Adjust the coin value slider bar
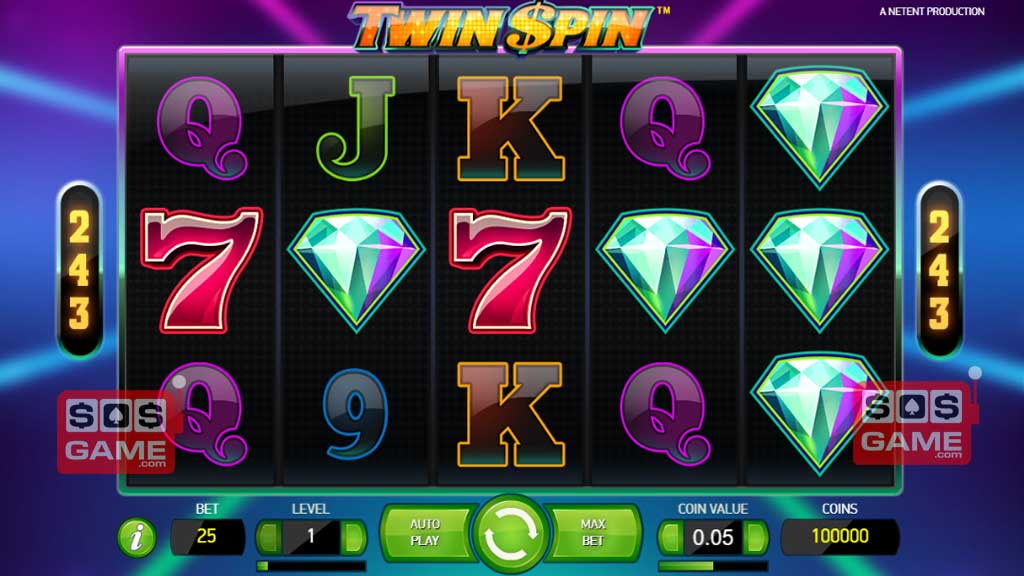 tap(712, 566)
